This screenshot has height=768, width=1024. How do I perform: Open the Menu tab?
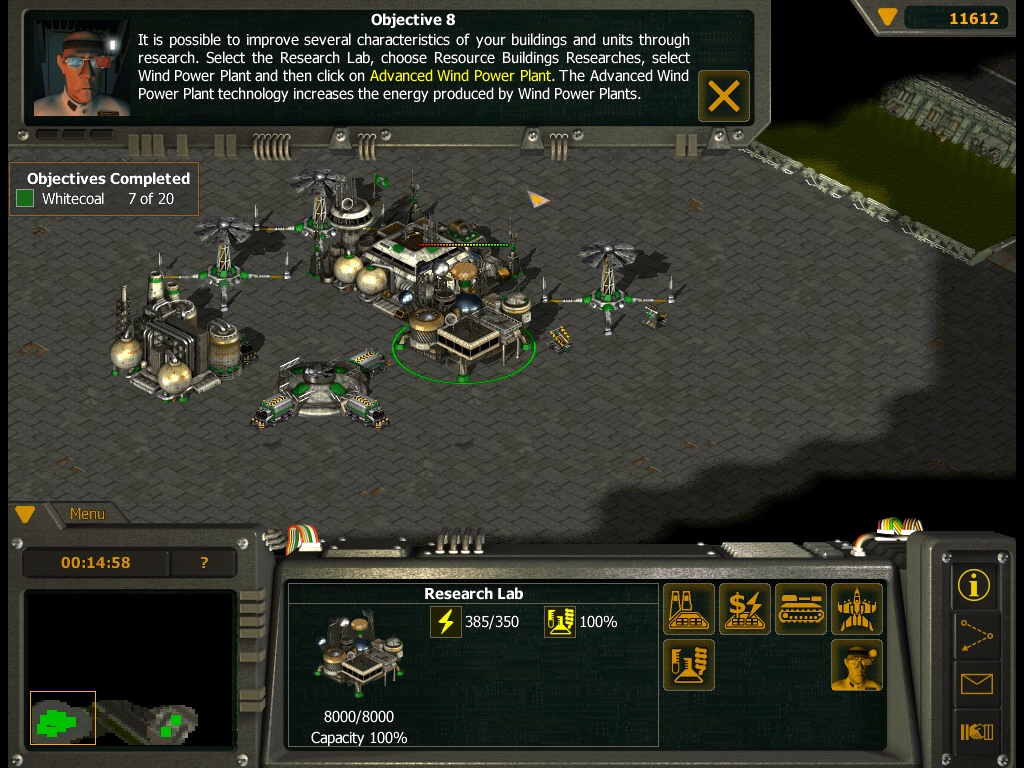tap(87, 514)
